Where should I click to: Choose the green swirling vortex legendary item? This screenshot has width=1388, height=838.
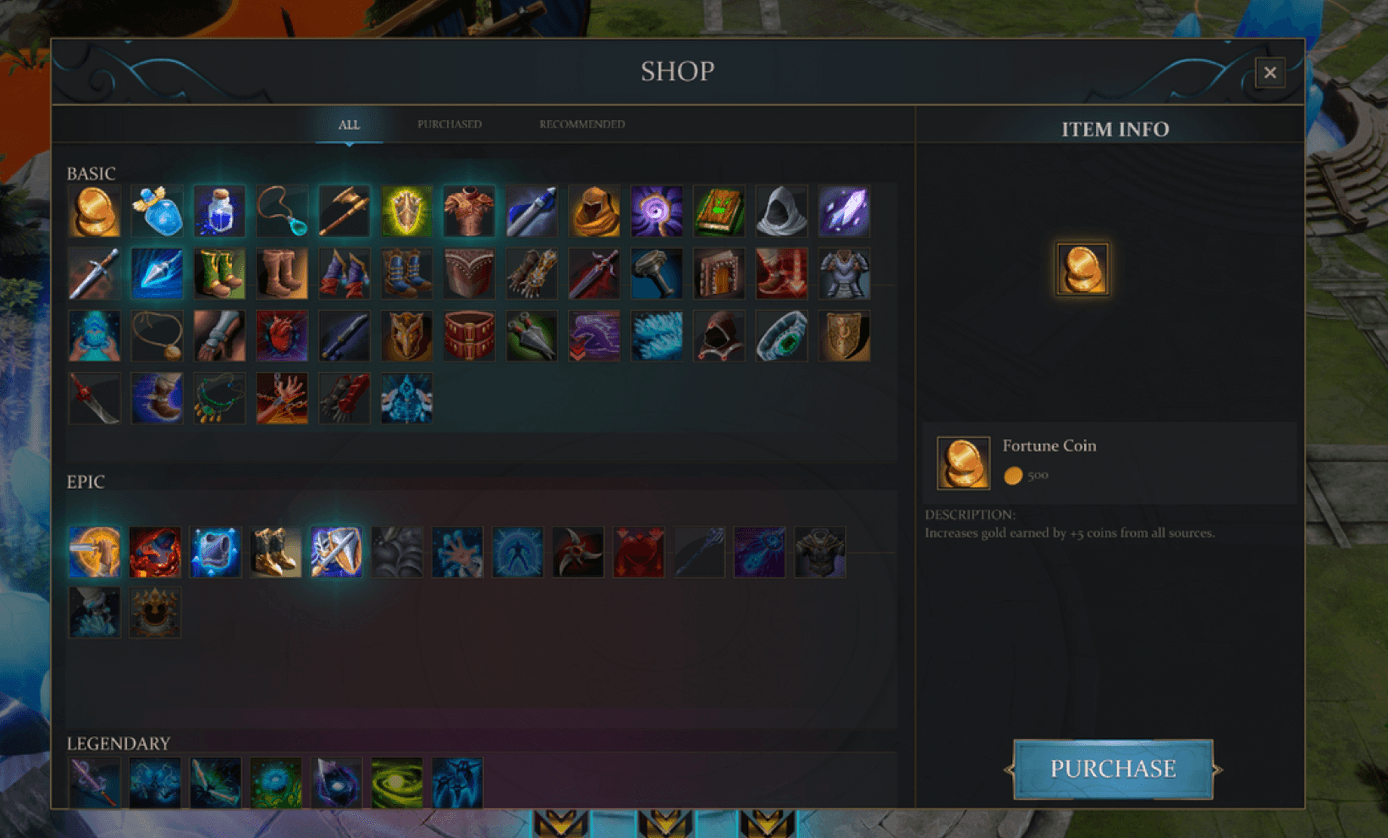(x=397, y=782)
